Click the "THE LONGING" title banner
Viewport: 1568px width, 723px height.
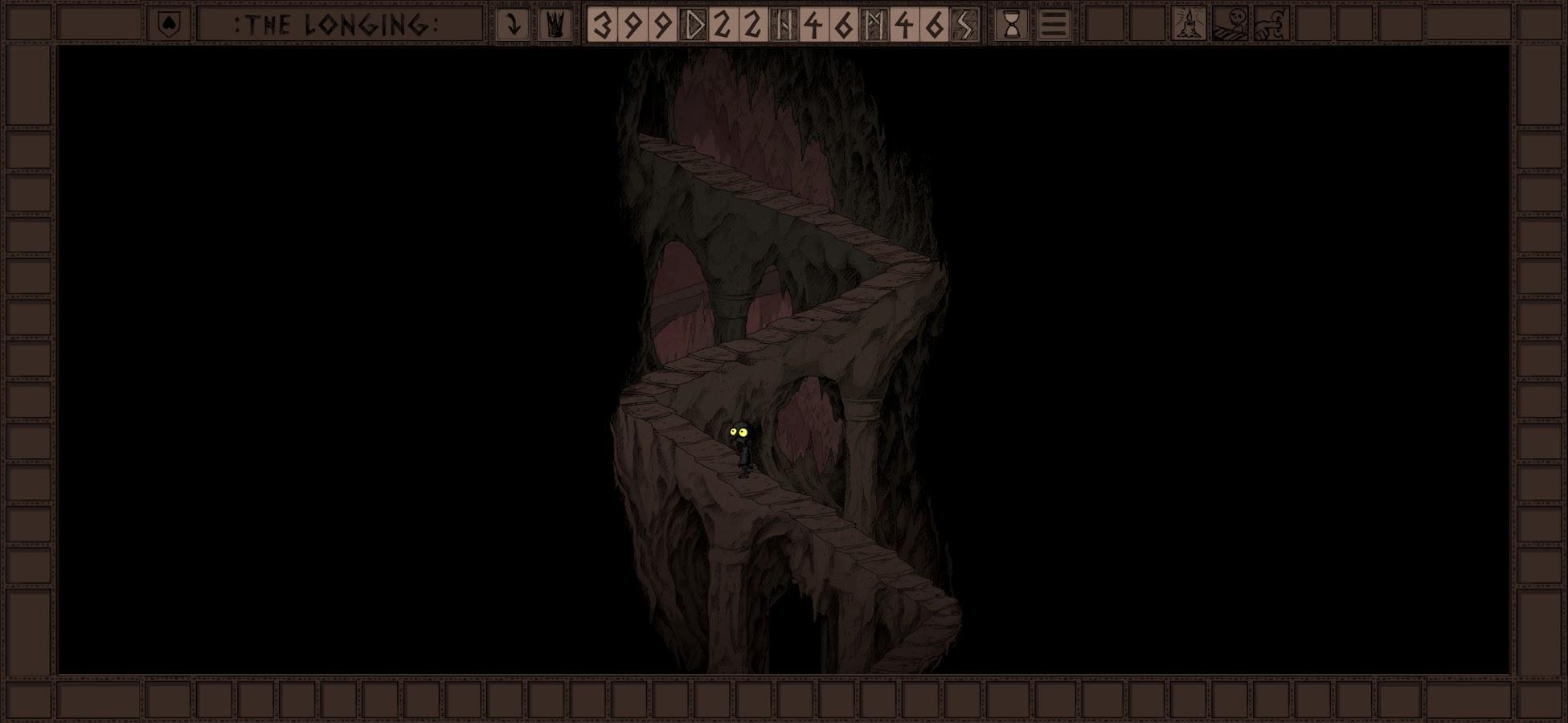coord(338,22)
